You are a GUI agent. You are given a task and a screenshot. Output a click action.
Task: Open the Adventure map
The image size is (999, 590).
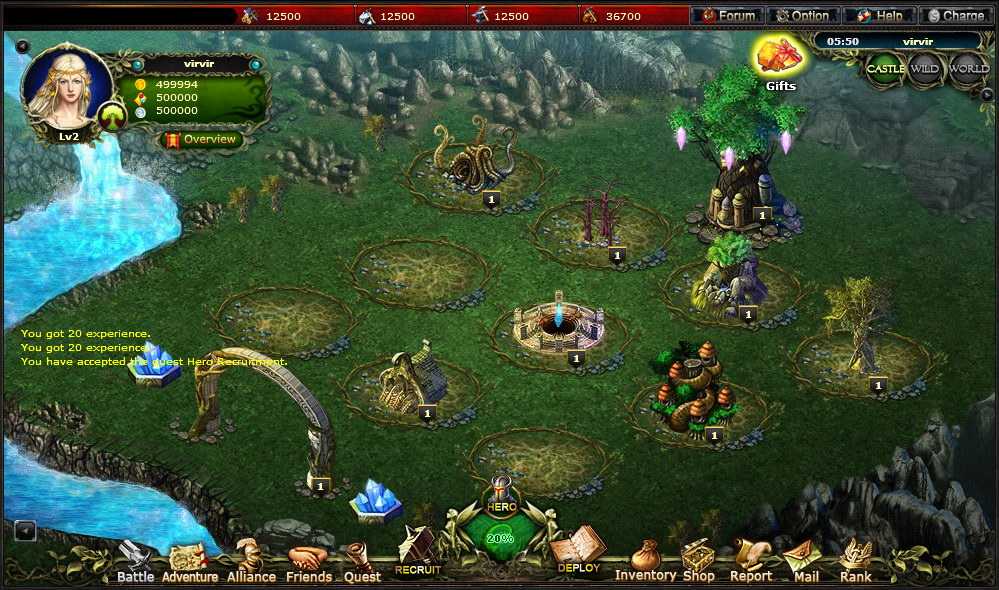click(189, 563)
